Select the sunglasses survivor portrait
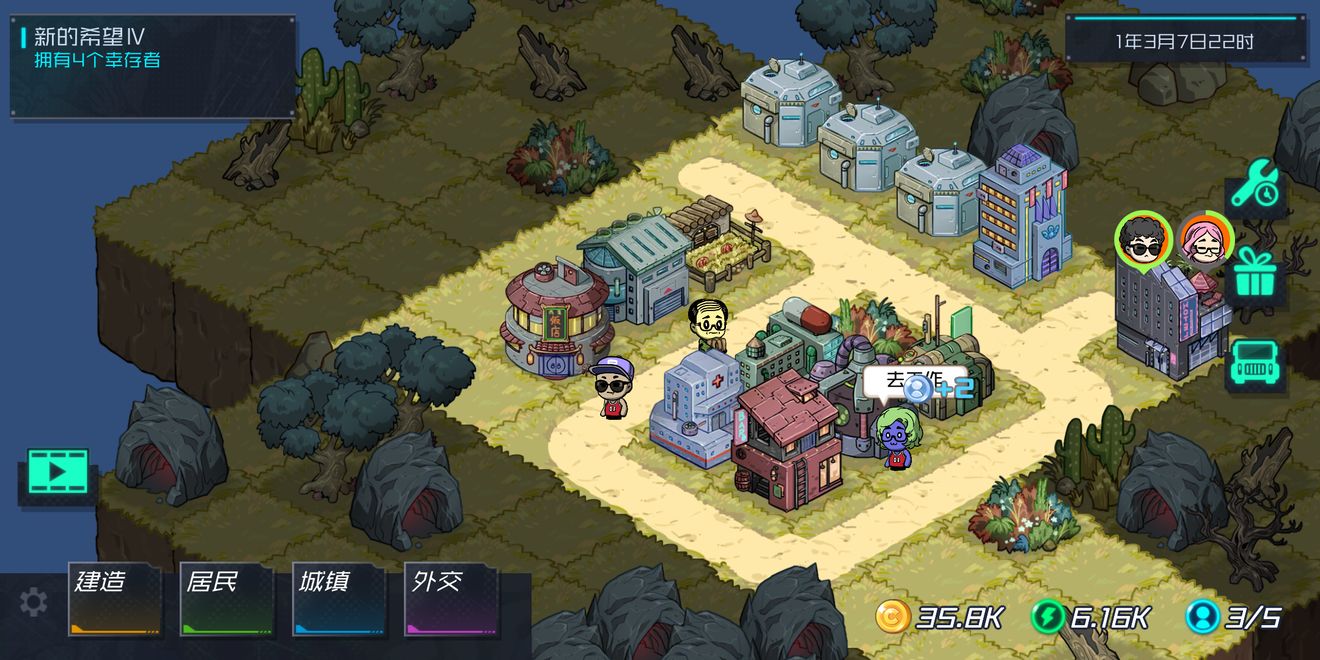 pos(1143,239)
